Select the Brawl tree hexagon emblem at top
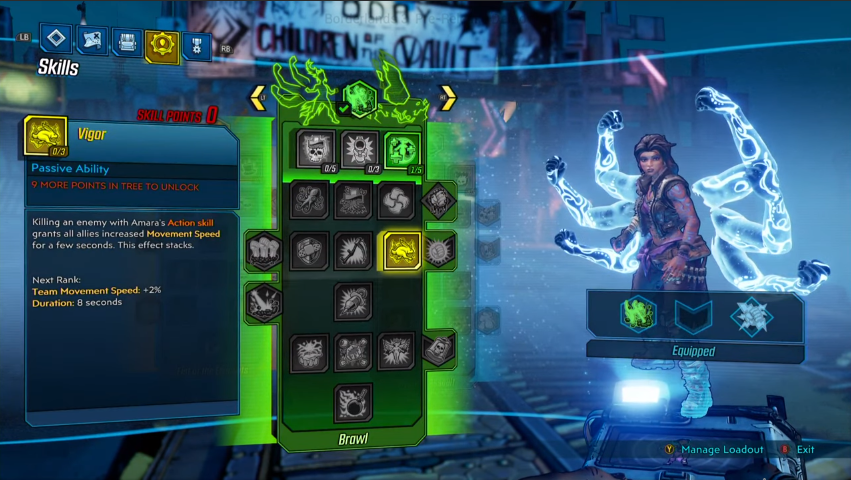The height and width of the screenshot is (480, 851). pos(359,100)
